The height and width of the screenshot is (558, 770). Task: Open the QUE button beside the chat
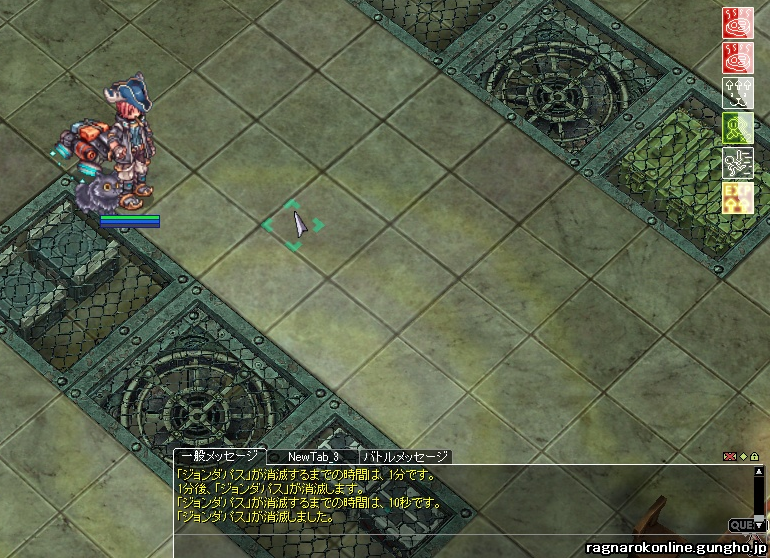click(741, 524)
